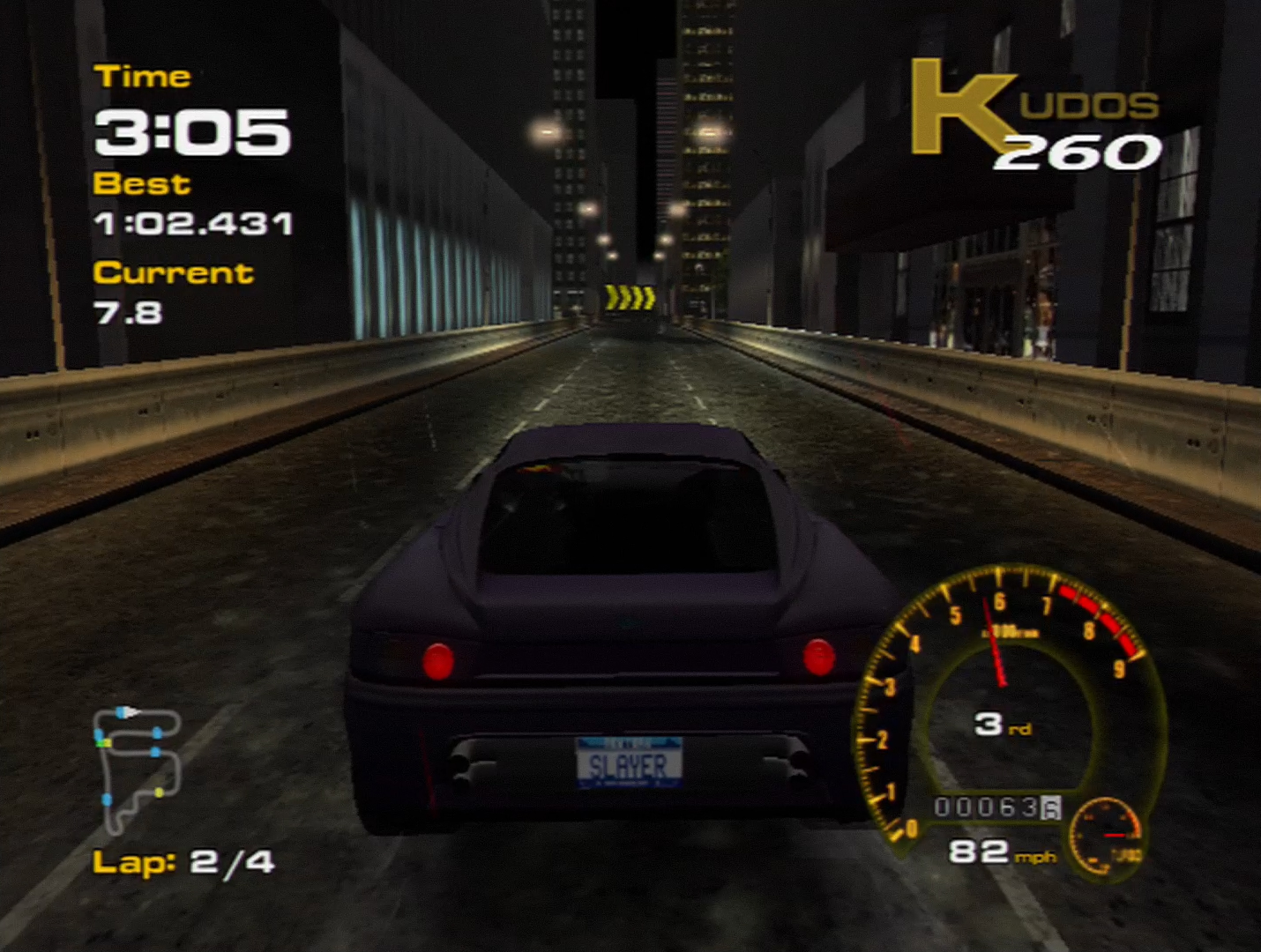Click the yellow chevron direction arrows

630,298
